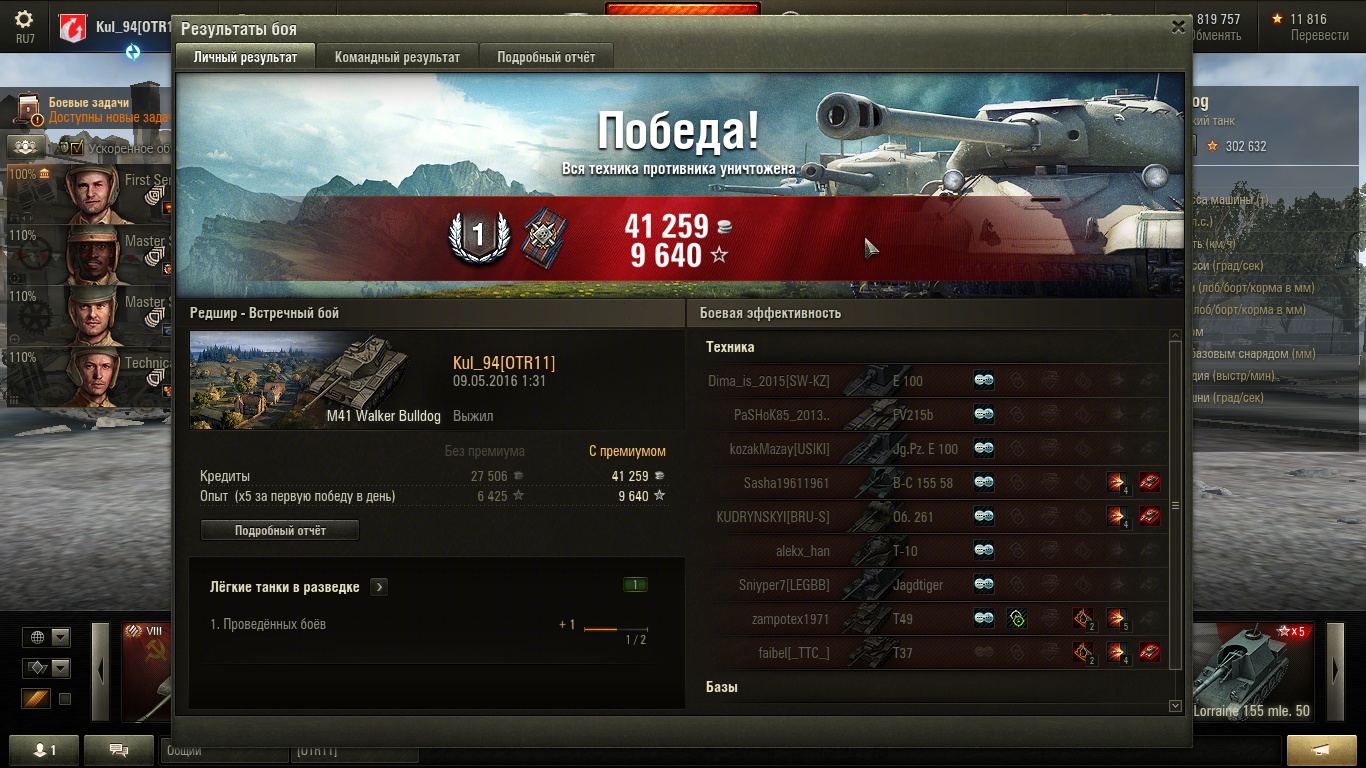Close the battle results window
Viewport: 1366px width, 768px height.
(1178, 28)
